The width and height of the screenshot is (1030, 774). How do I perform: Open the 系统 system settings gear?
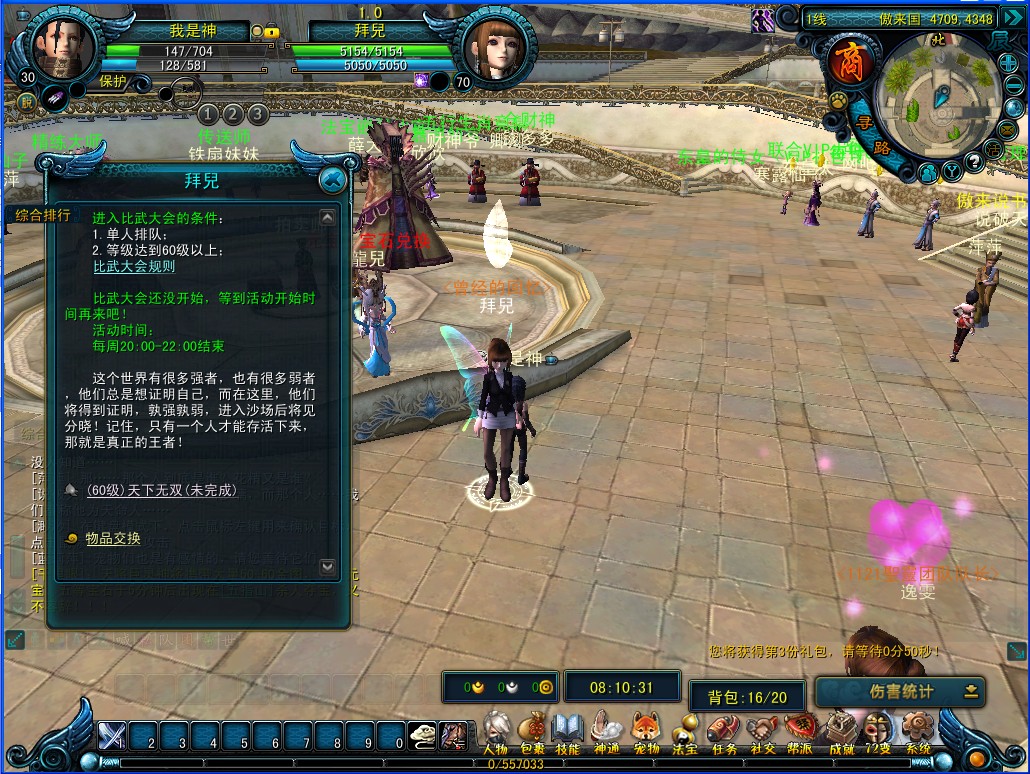[917, 731]
